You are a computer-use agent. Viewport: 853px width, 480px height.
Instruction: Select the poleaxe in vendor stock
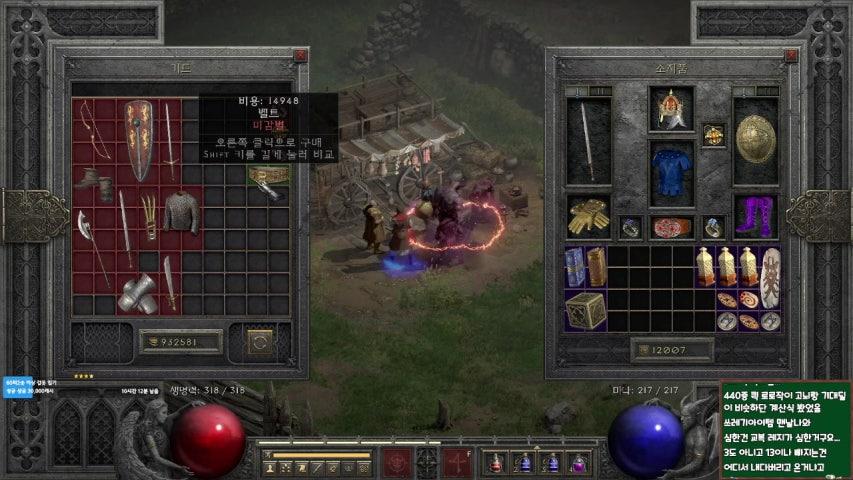[x=93, y=238]
